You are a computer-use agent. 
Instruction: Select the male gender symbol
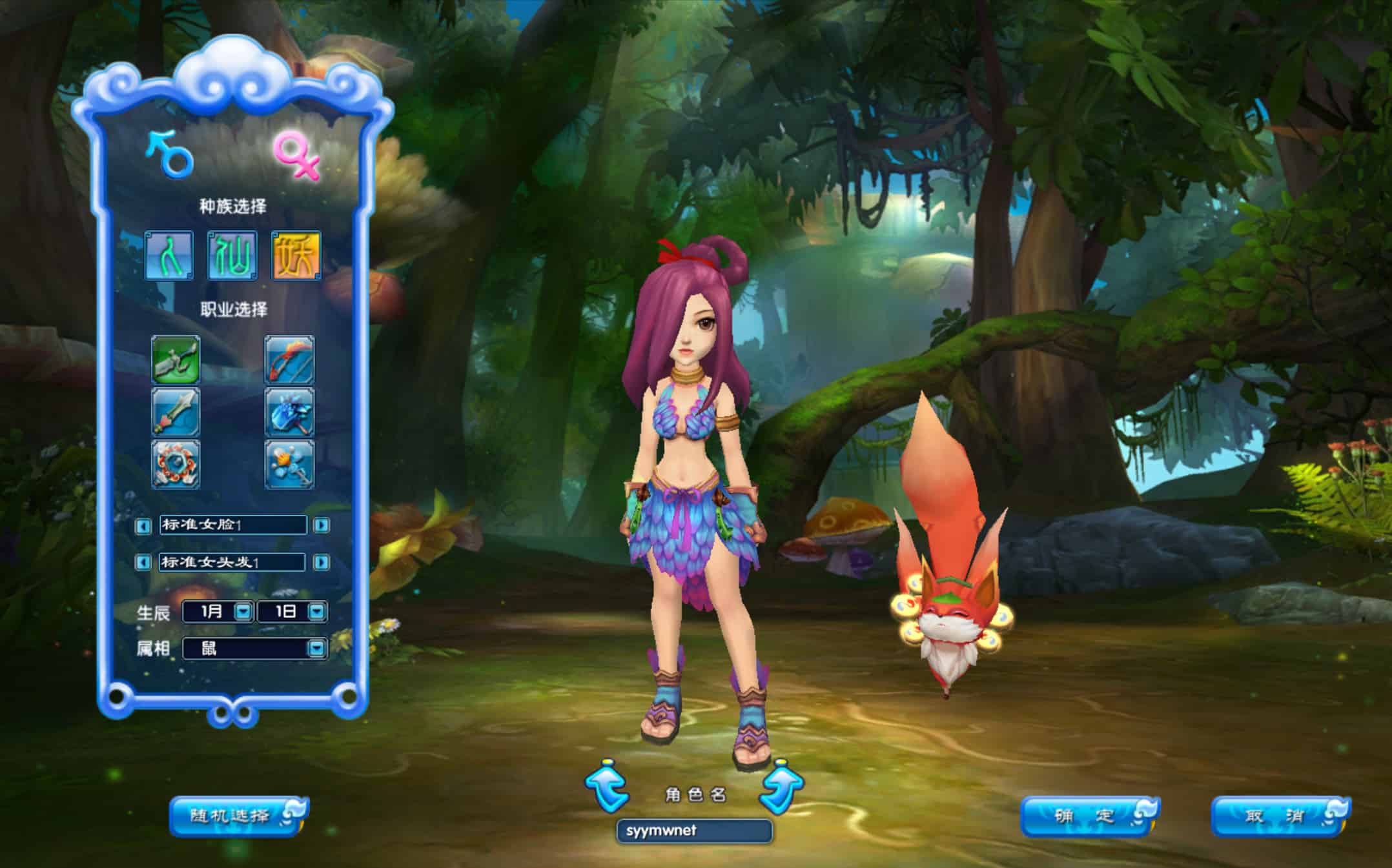pyautogui.click(x=170, y=155)
